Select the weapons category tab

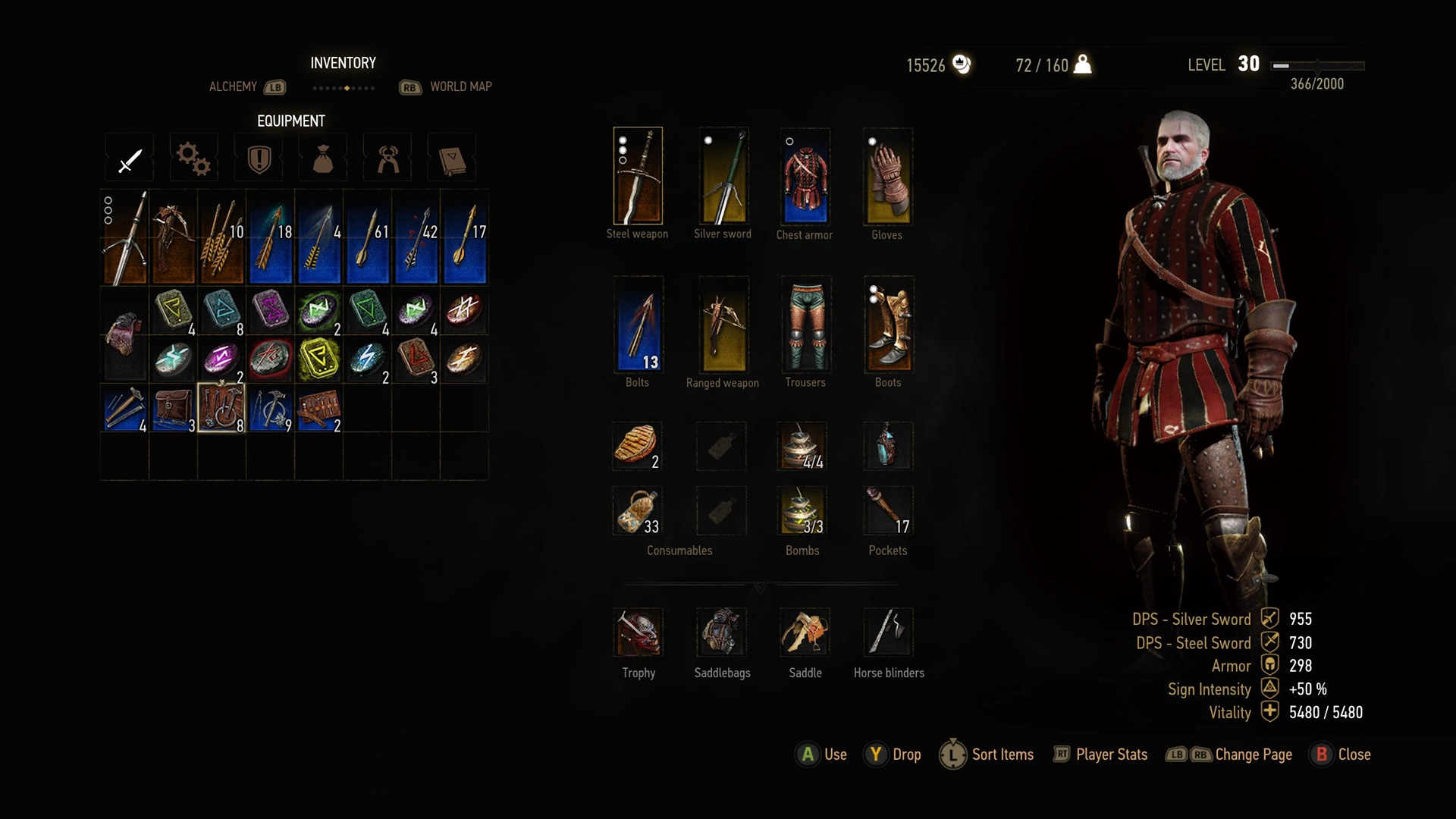point(129,158)
